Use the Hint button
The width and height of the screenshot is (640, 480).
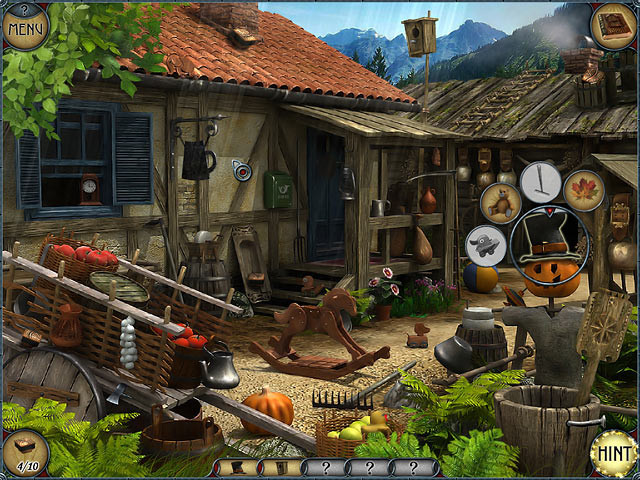pos(612,452)
